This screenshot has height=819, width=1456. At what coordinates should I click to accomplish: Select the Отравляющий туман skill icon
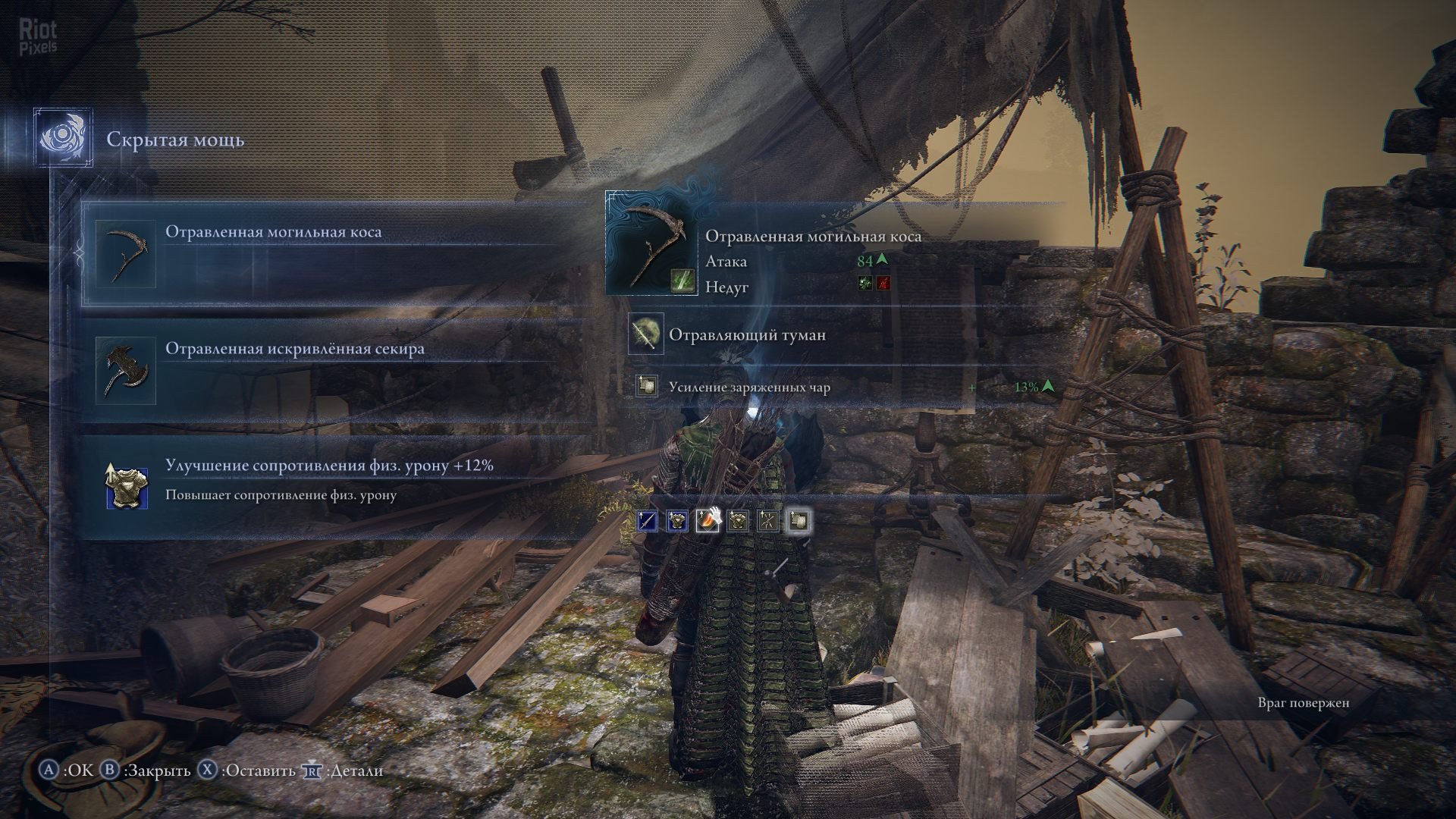pyautogui.click(x=646, y=334)
